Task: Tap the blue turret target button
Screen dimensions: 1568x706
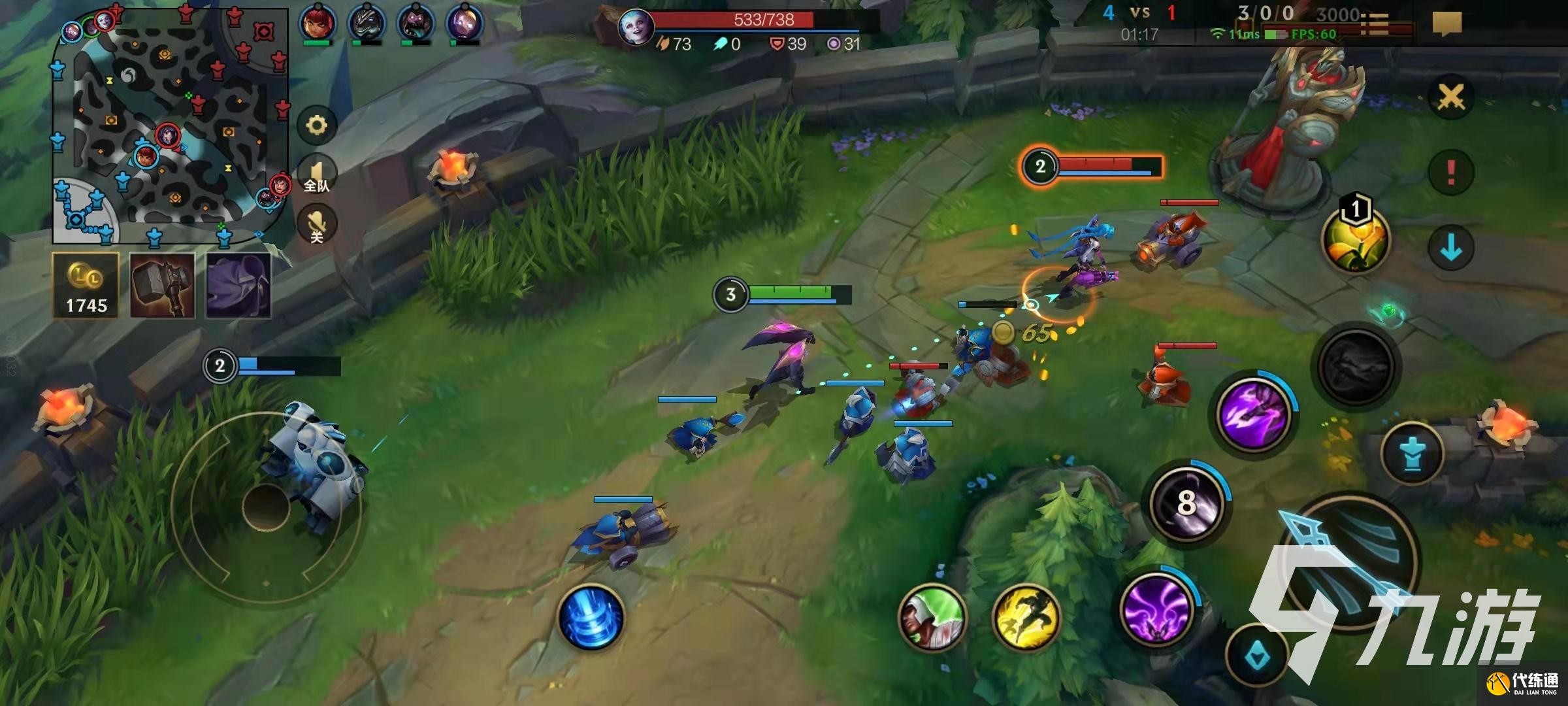Action: 1412,454
